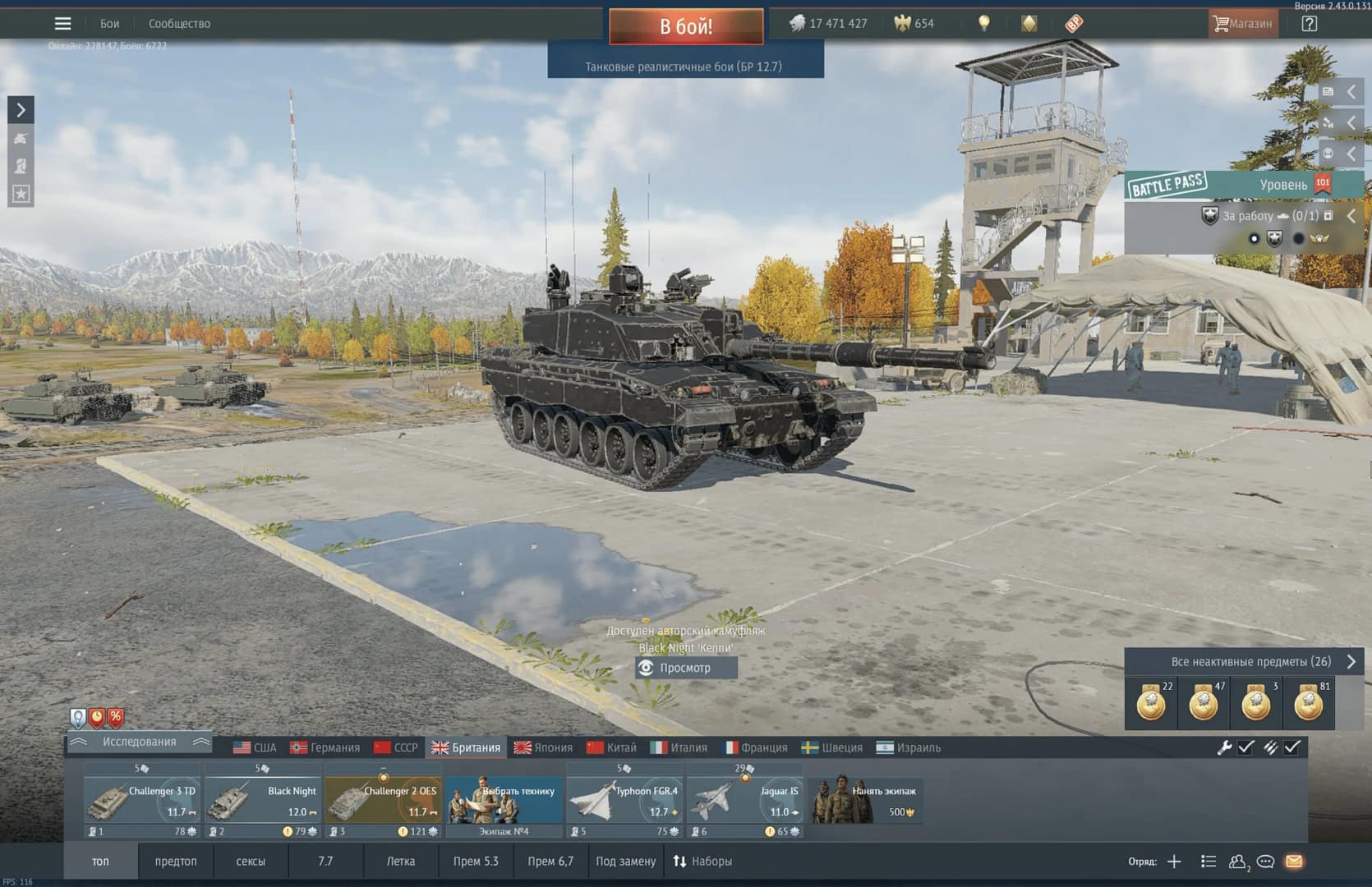Open the Сообщество menu
The width and height of the screenshot is (1372, 887).
(x=179, y=24)
